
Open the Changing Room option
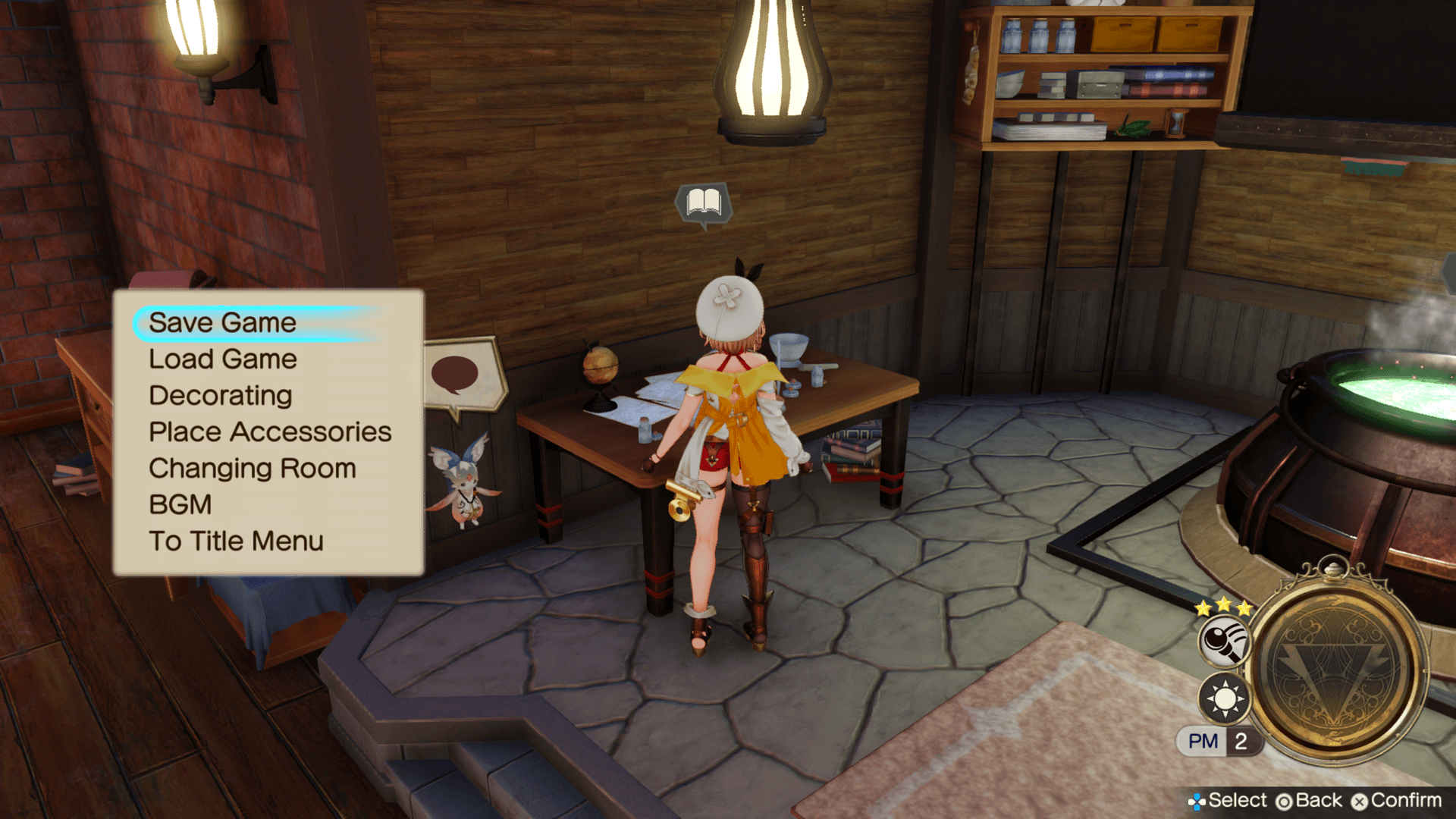click(252, 469)
